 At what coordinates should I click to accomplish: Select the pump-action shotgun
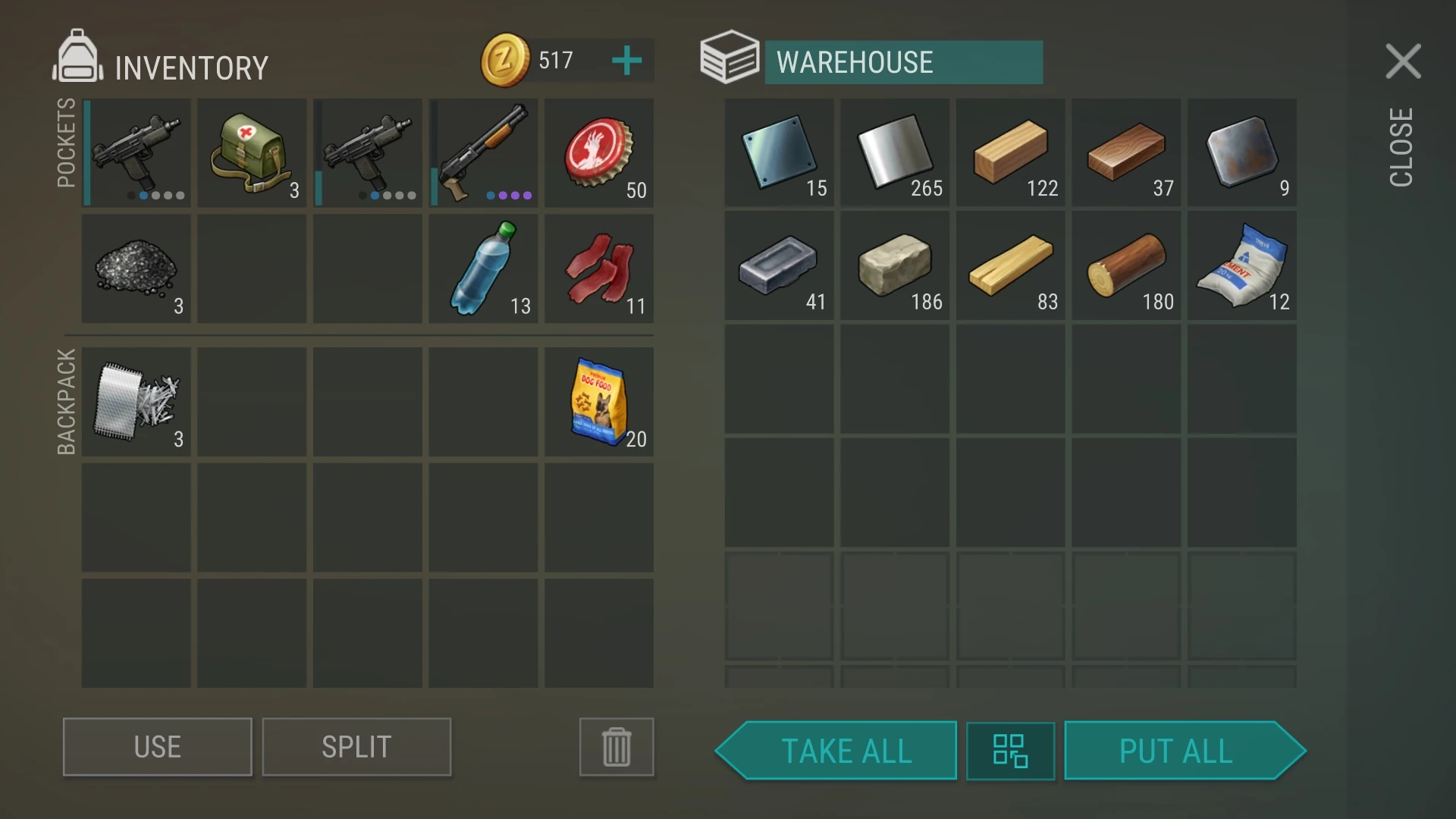click(x=483, y=152)
